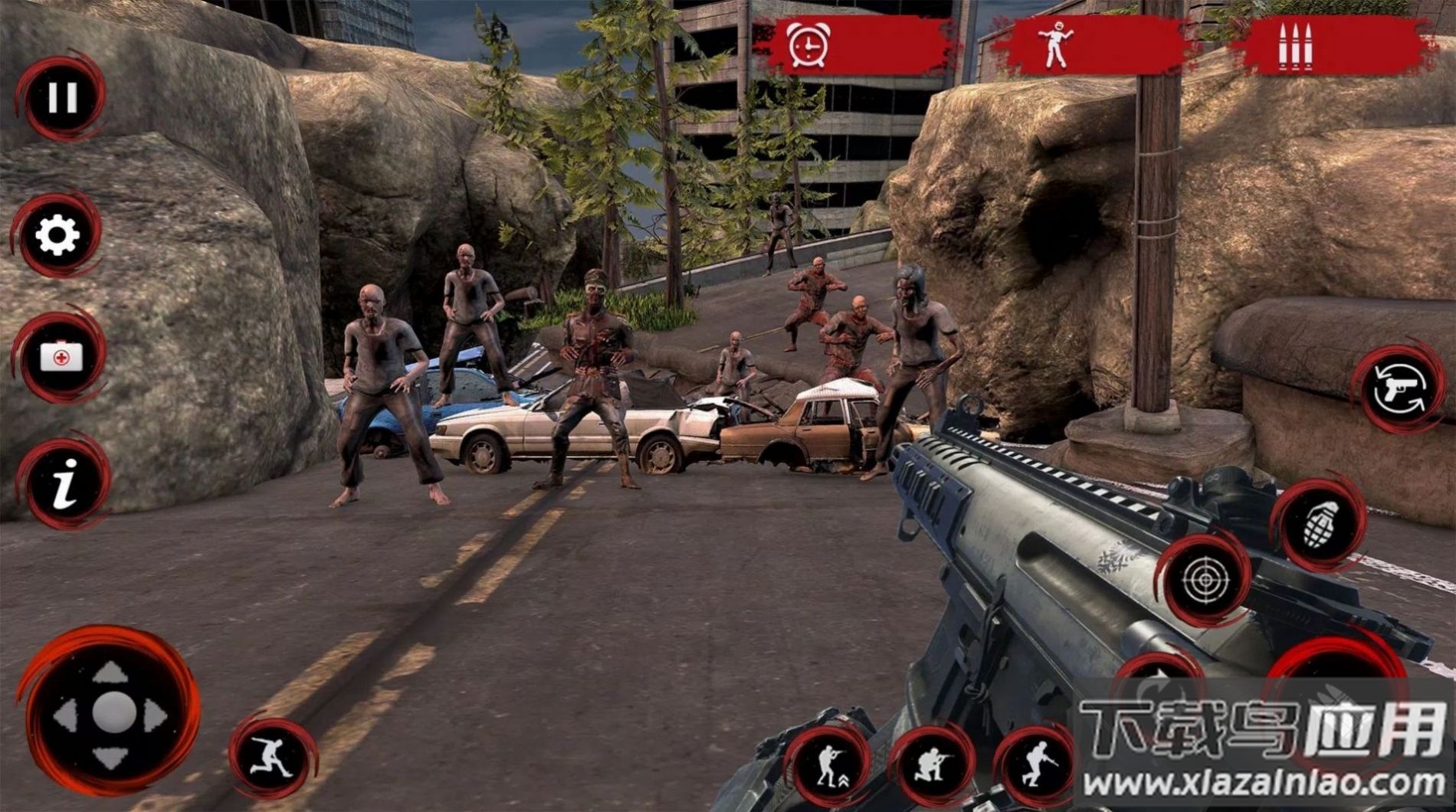
Task: Open the gear settings menu
Action: (x=57, y=235)
